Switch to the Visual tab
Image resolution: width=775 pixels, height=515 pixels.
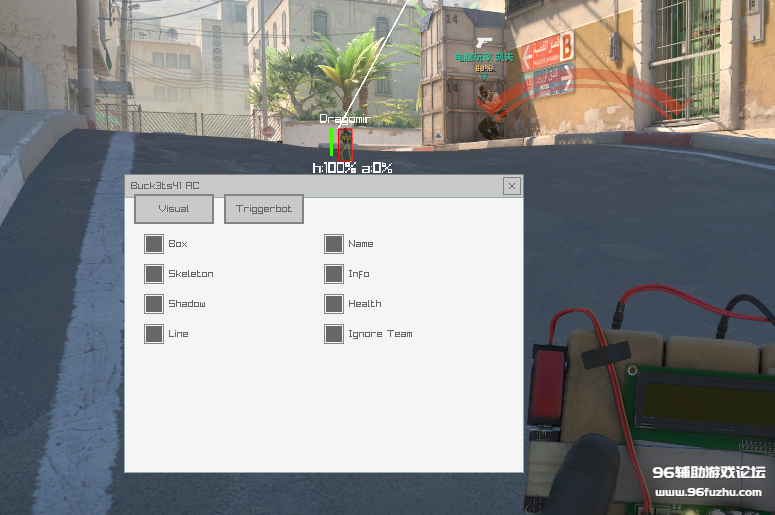174,209
